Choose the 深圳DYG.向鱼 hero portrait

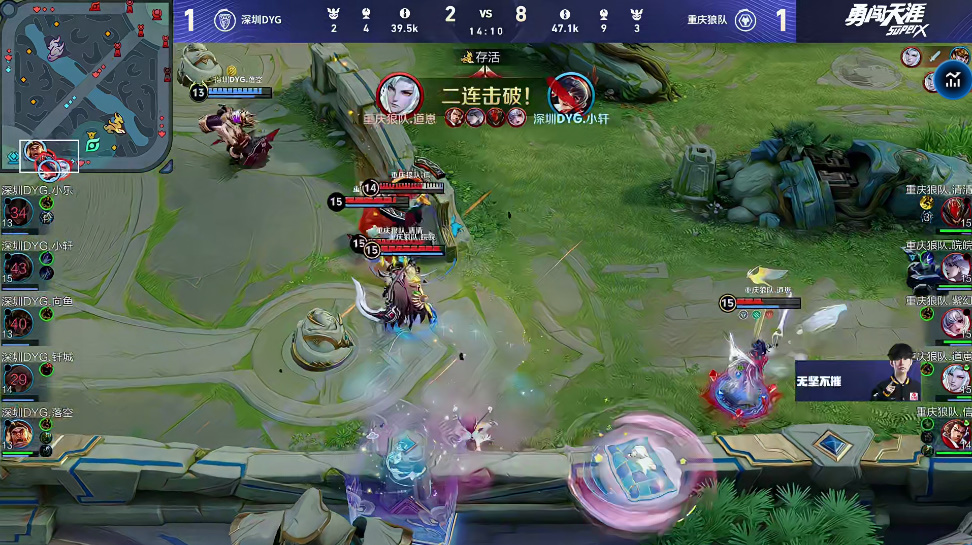pos(19,323)
